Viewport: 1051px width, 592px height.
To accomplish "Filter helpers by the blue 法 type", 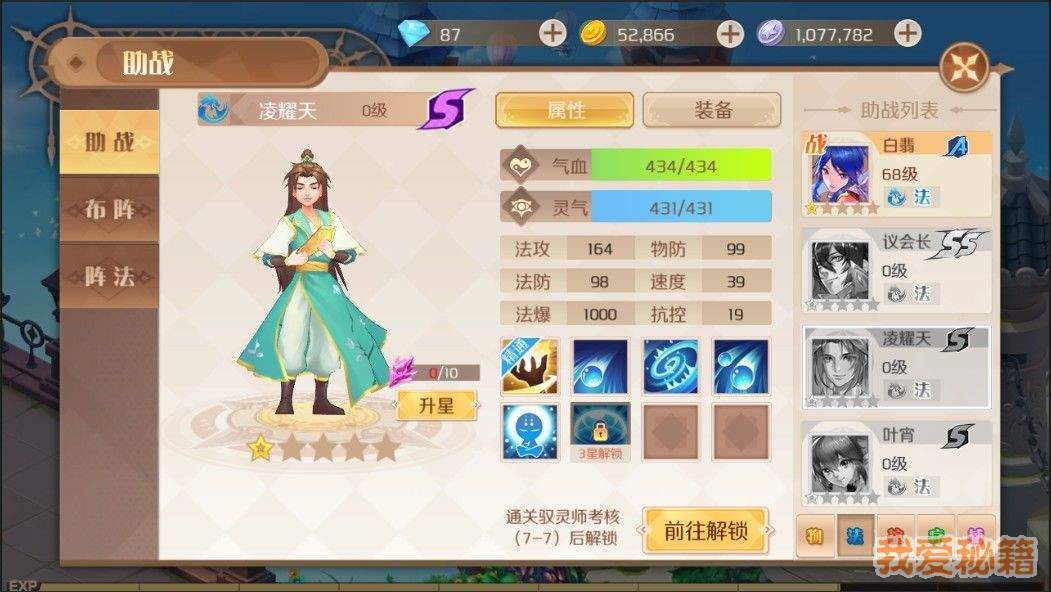I will click(856, 536).
